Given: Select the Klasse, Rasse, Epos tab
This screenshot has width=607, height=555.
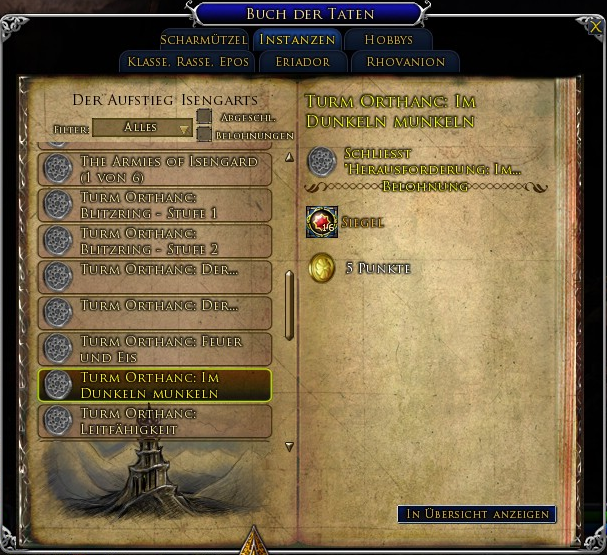Looking at the screenshot, I should pos(188,61).
